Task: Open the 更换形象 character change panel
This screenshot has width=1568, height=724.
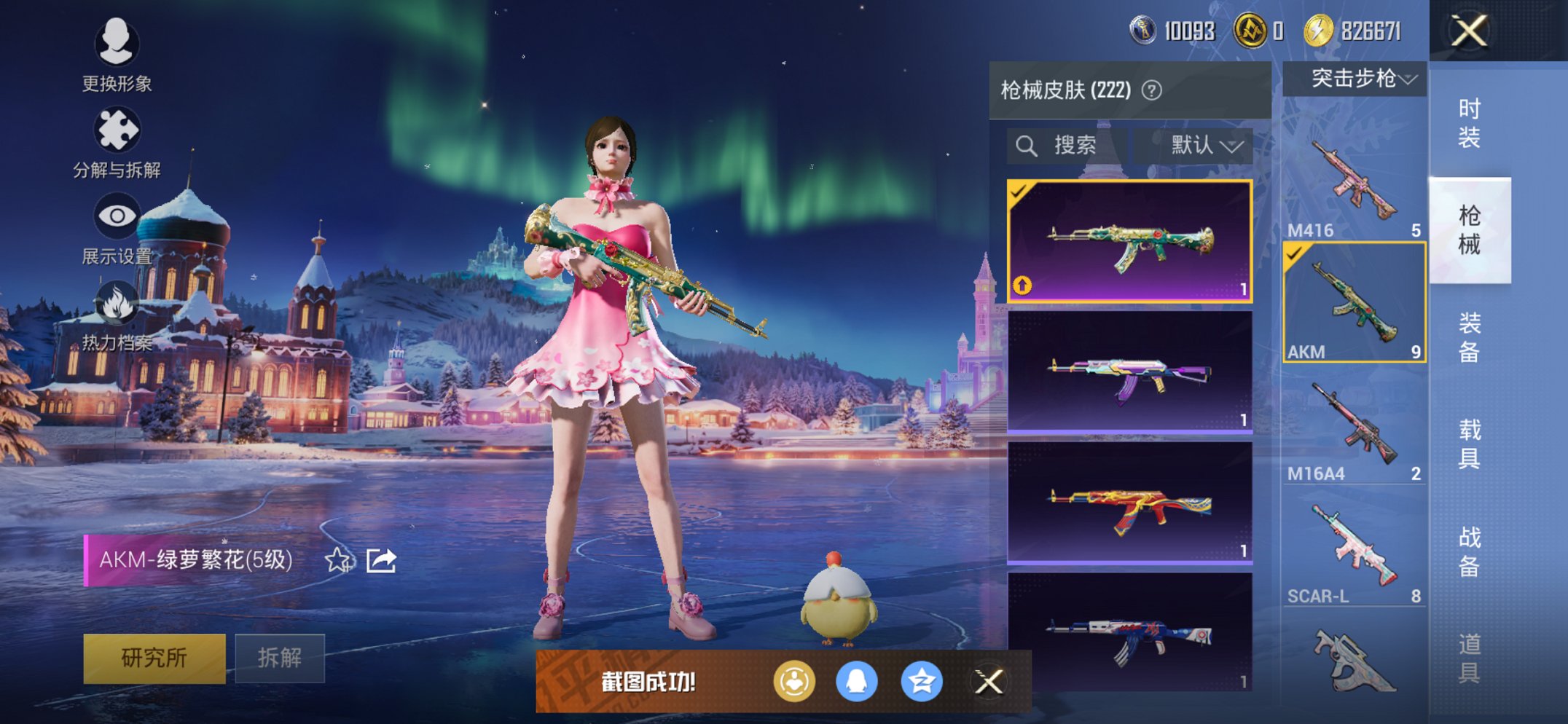Action: 117,45
